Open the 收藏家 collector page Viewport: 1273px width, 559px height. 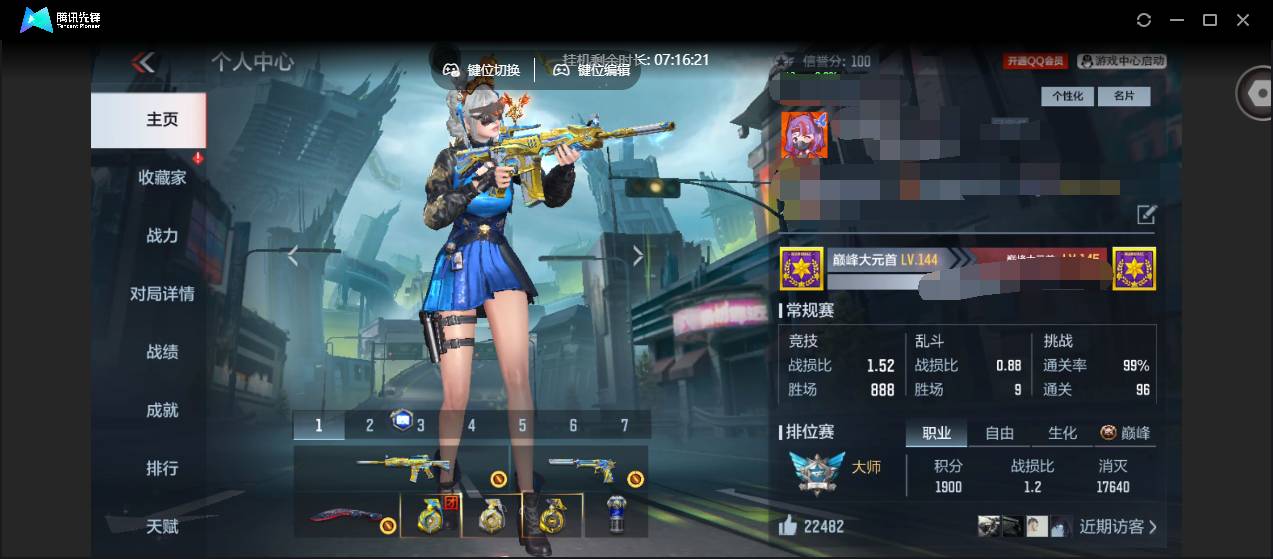(x=162, y=177)
